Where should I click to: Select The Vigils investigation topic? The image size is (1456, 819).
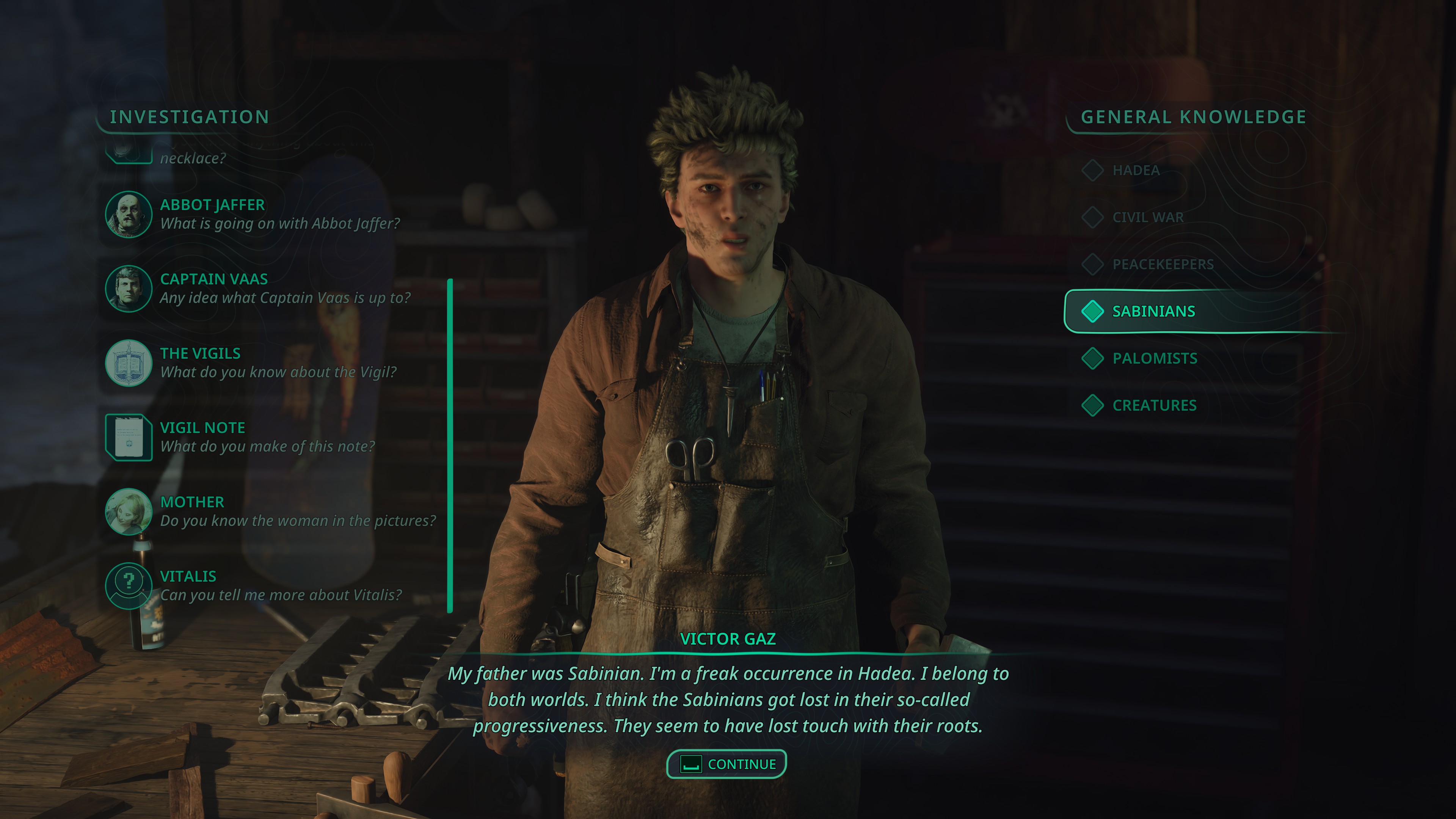point(278,363)
